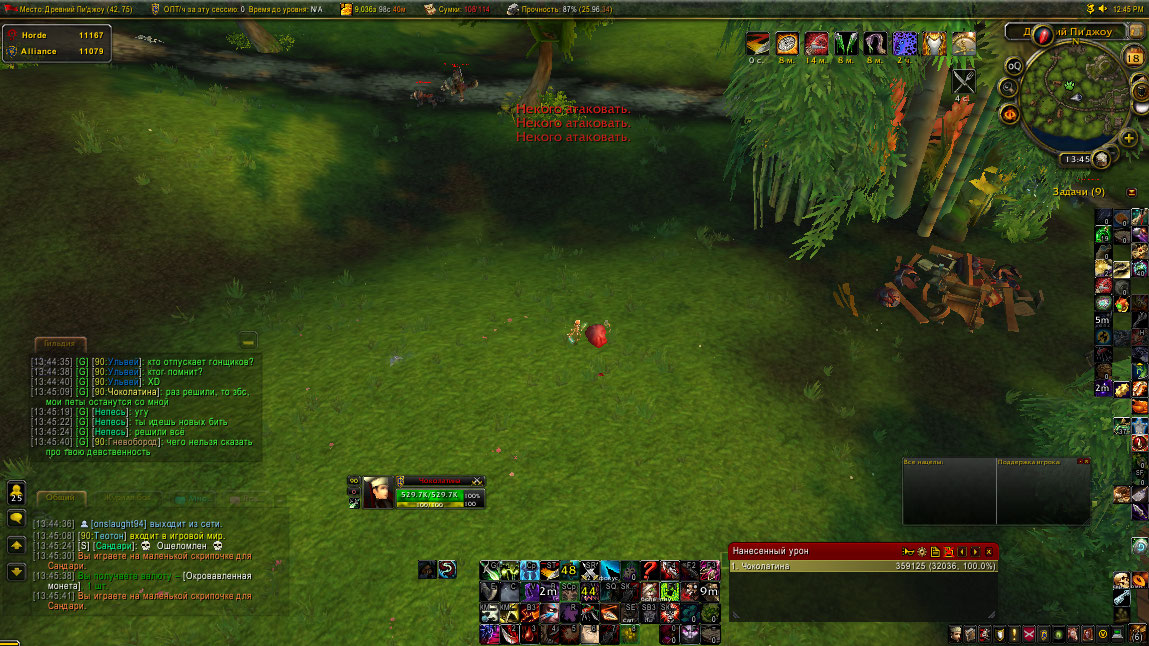The height and width of the screenshot is (646, 1149).
Task: Open the chat speech bubble menu
Action: coord(16,518)
